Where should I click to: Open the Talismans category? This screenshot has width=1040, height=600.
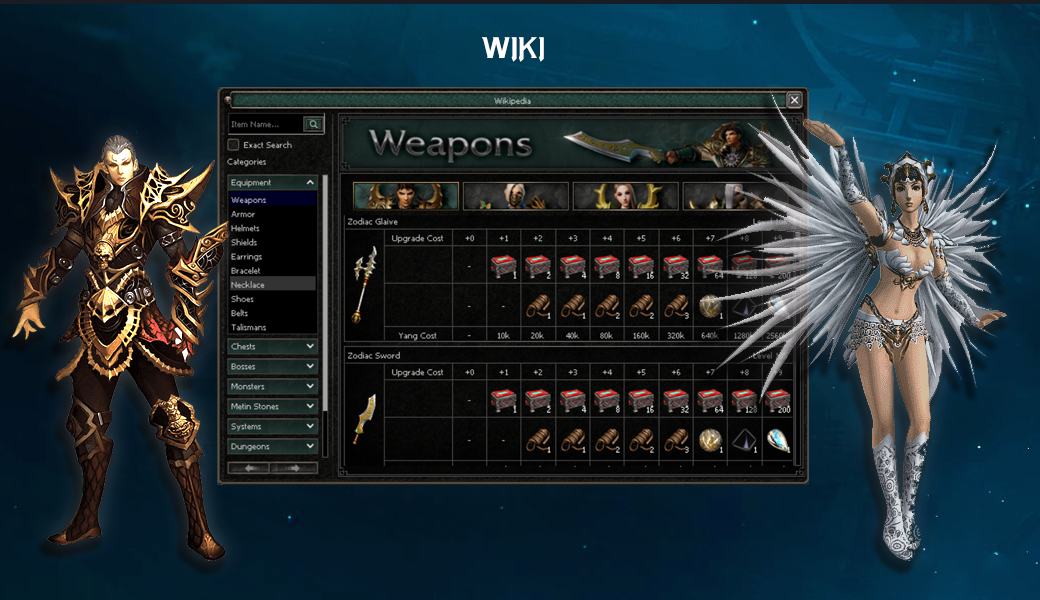[249, 327]
